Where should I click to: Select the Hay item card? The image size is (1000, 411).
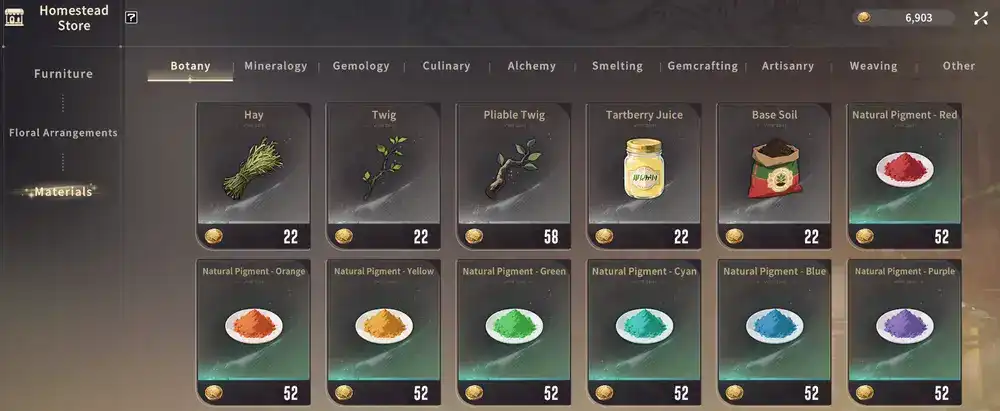253,174
